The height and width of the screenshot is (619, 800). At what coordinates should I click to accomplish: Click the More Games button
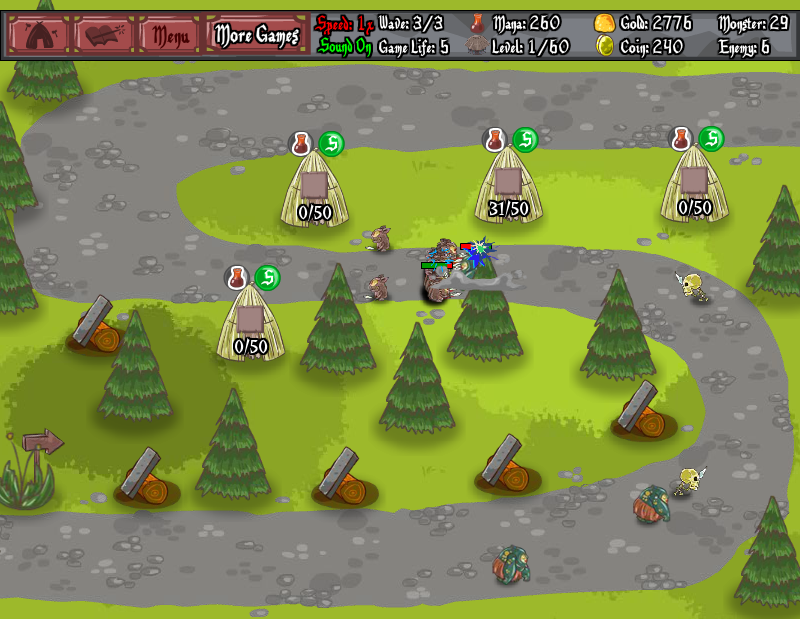click(257, 36)
